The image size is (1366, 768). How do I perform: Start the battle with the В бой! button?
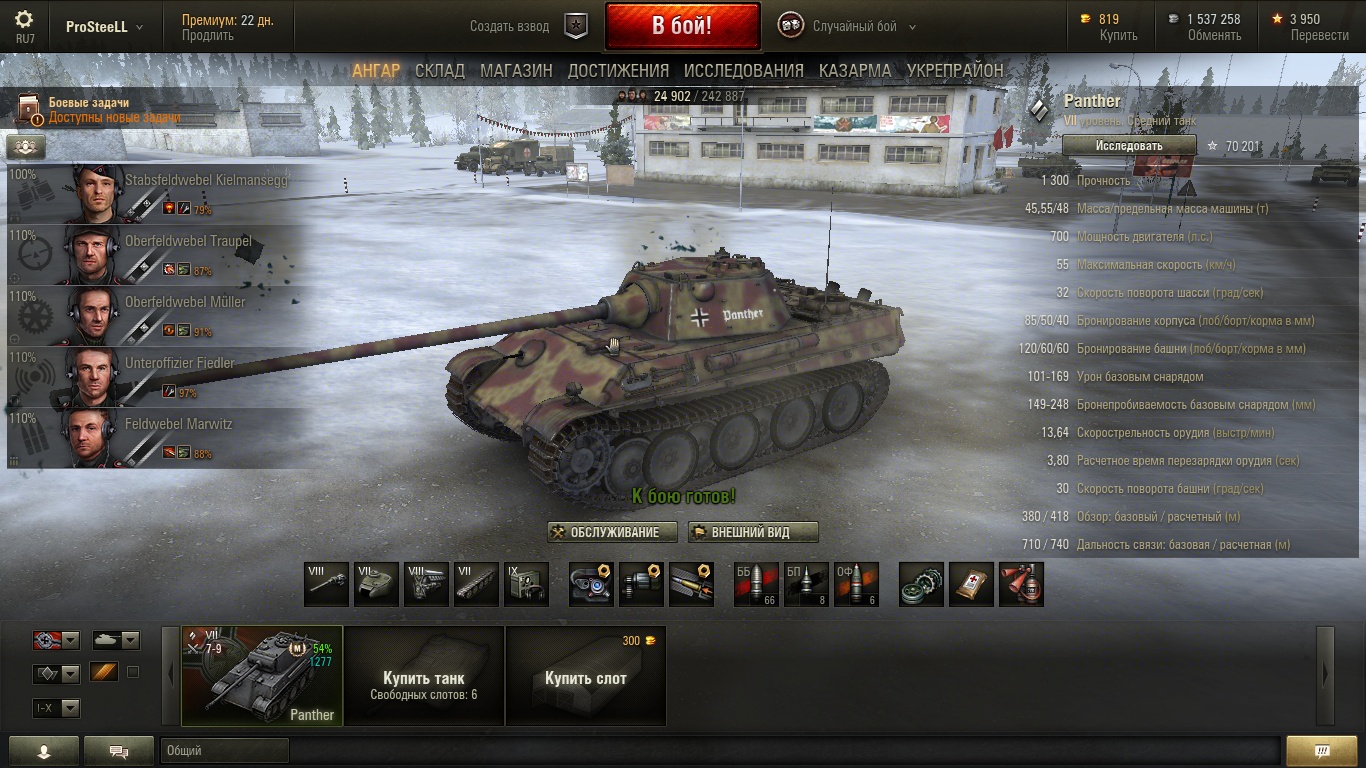click(x=682, y=26)
